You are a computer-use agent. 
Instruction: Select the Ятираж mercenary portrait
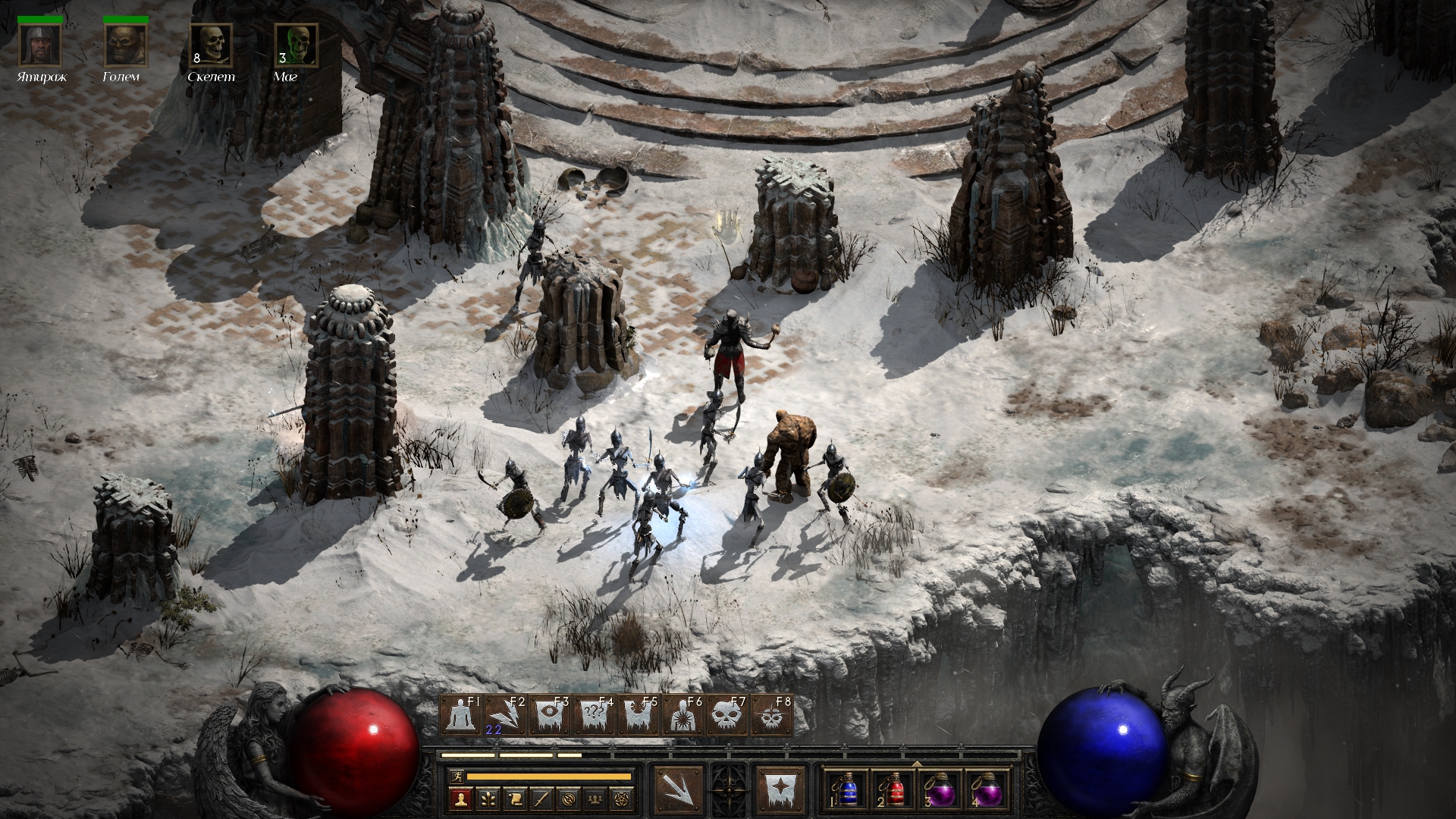40,45
